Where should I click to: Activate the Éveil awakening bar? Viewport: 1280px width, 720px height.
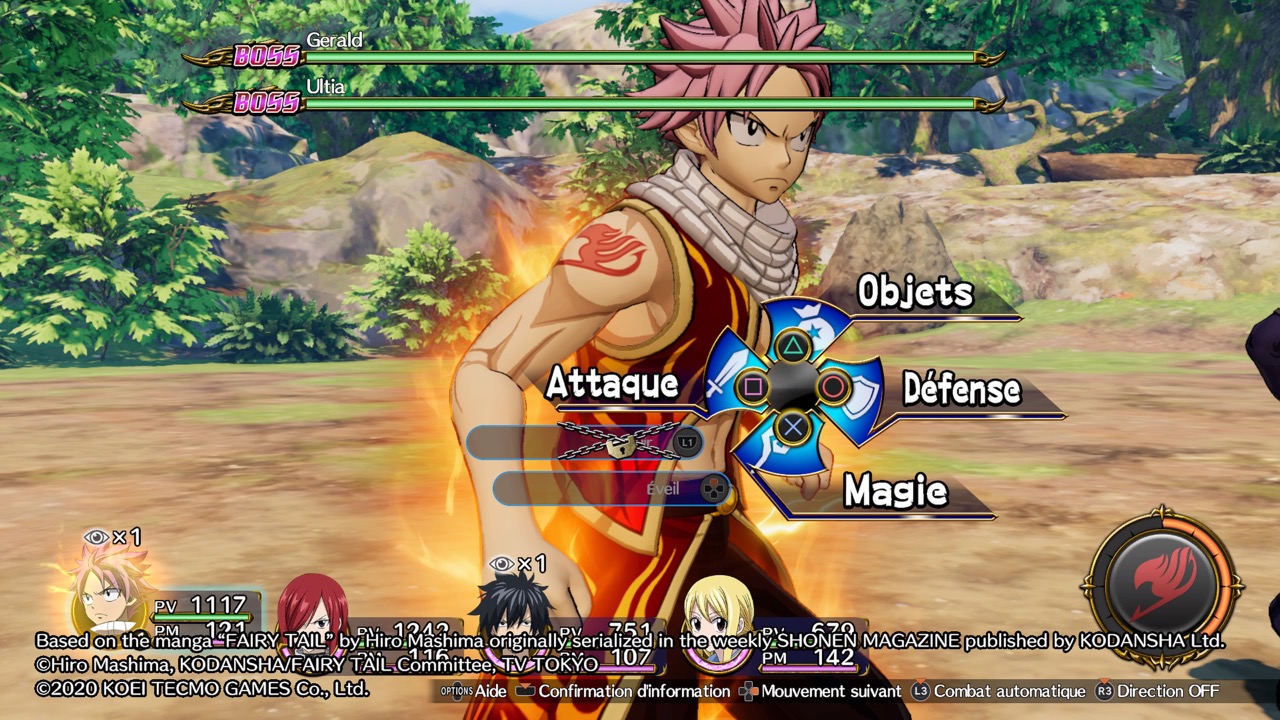click(612, 489)
